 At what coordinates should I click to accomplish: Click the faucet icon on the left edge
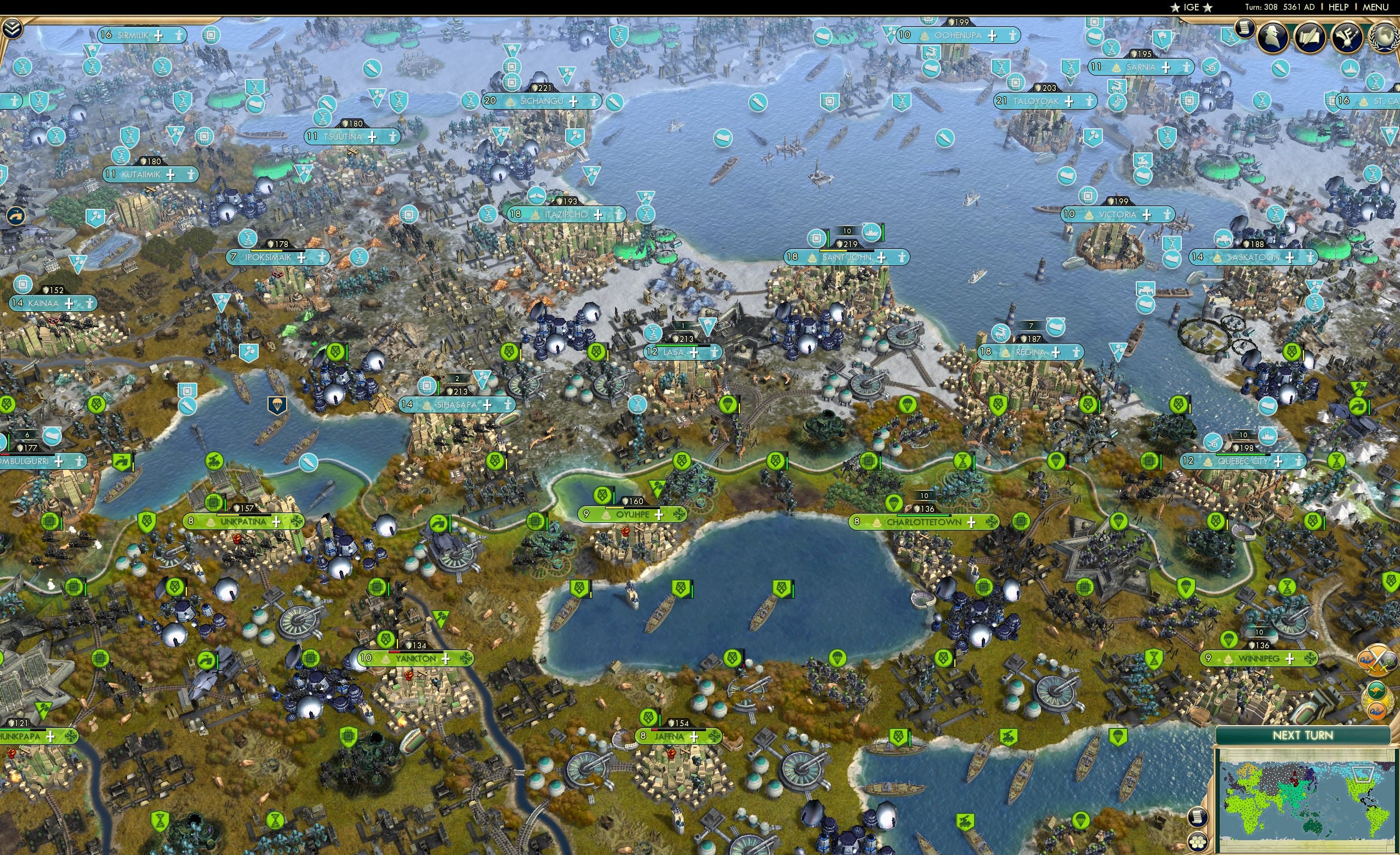point(17,216)
